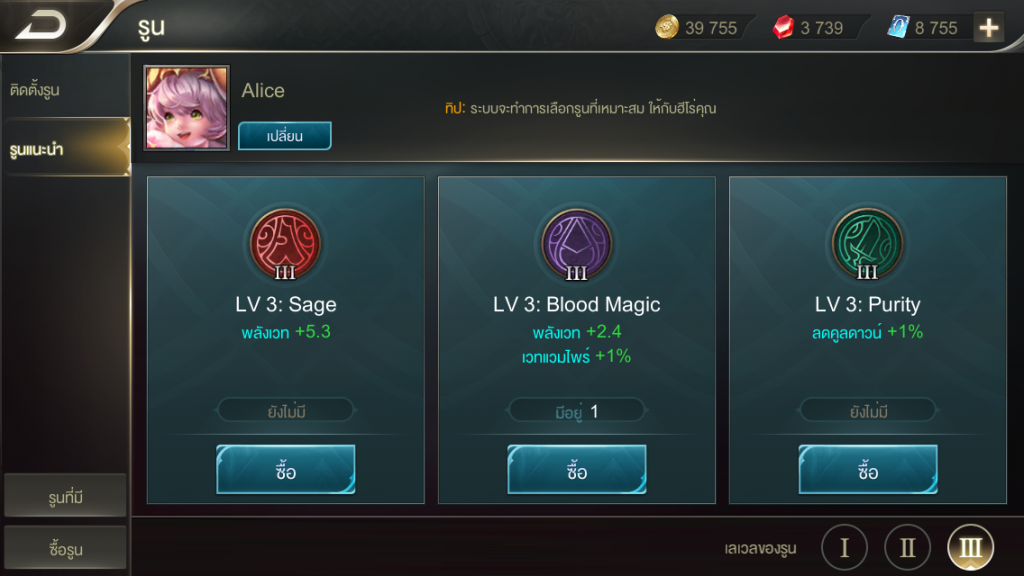The image size is (1024, 576).
Task: Choose rune level III
Action: point(970,547)
